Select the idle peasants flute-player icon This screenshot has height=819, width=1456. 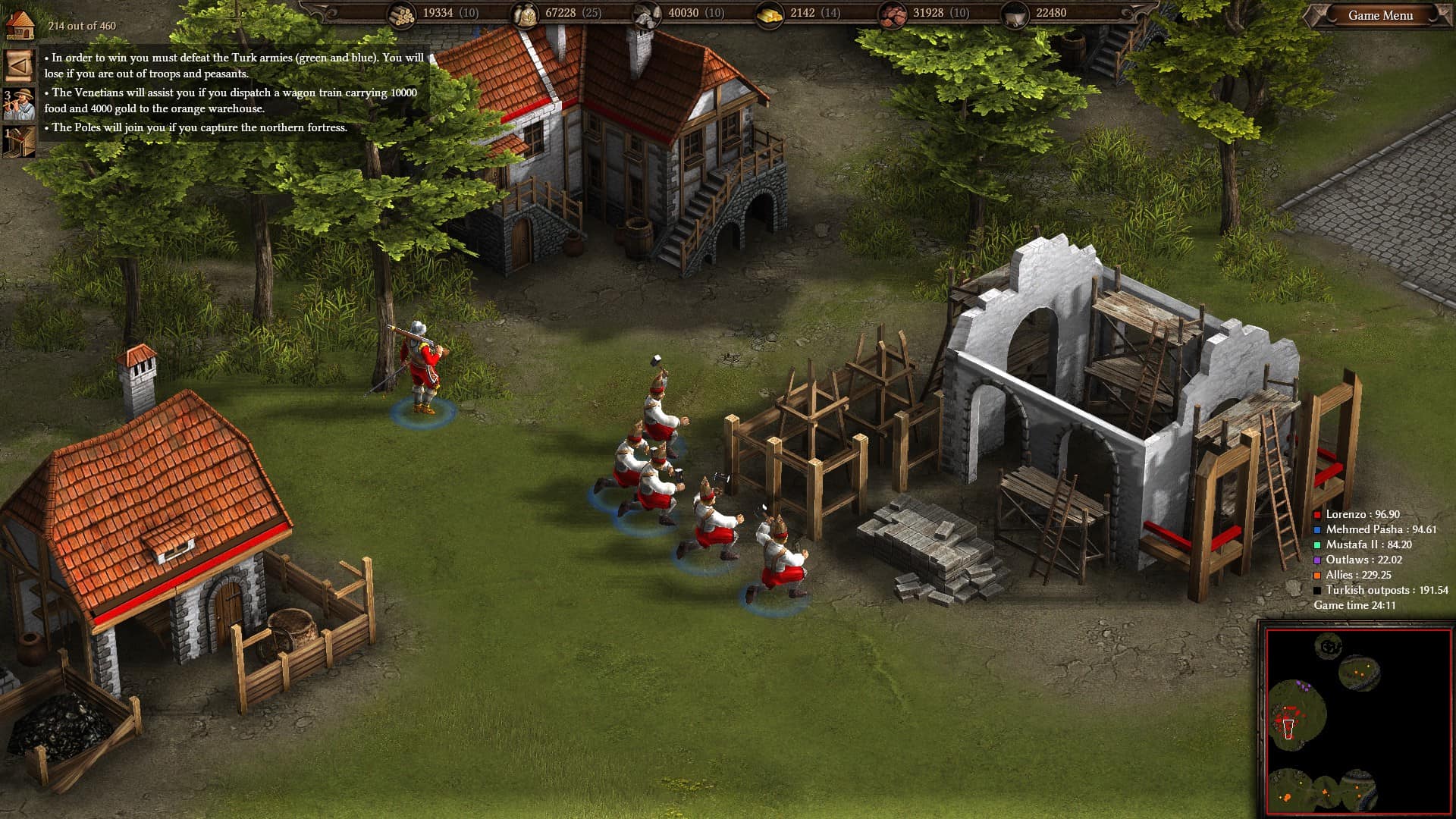click(19, 105)
